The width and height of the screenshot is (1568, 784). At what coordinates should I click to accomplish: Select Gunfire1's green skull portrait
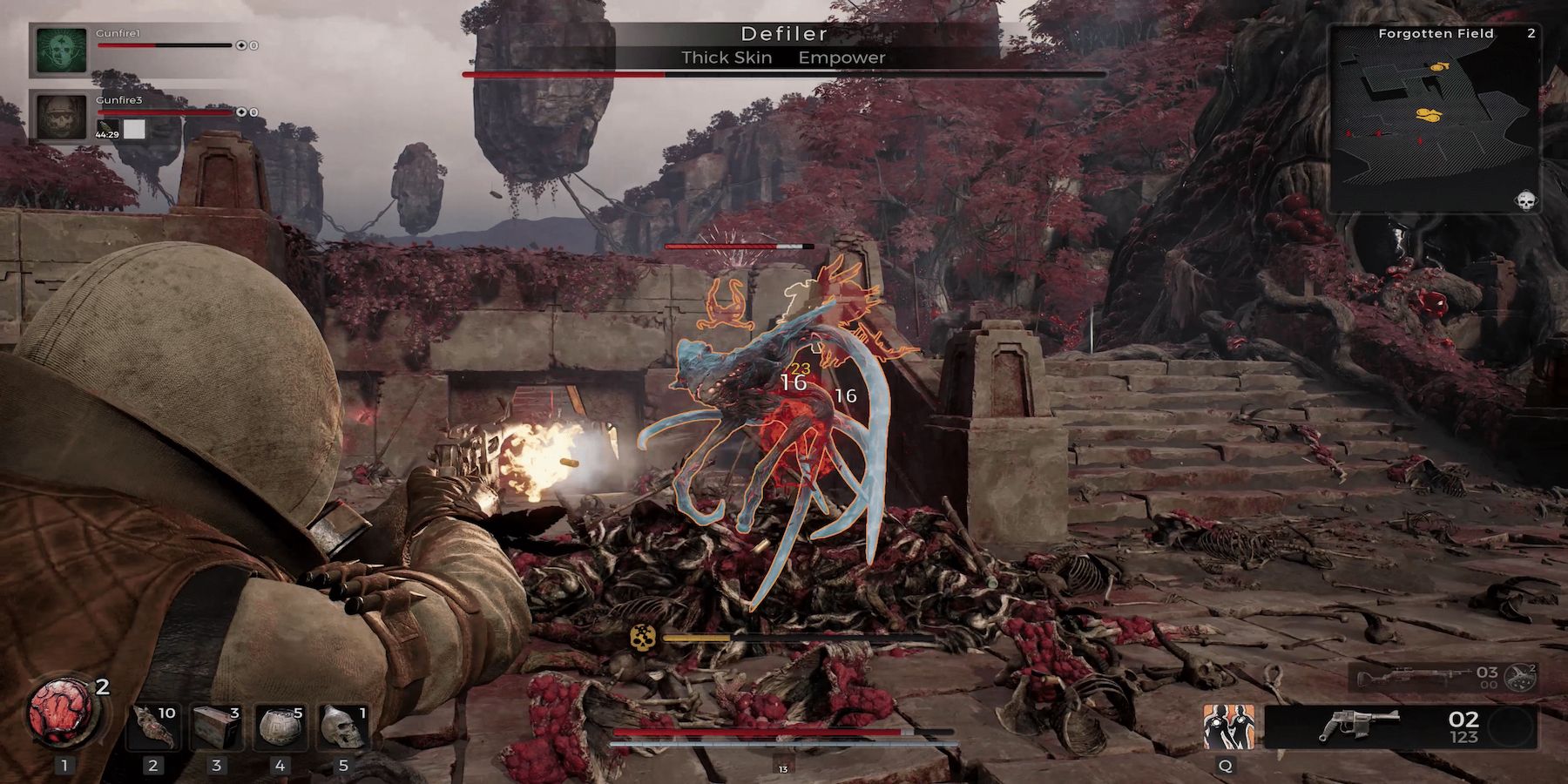coord(62,51)
